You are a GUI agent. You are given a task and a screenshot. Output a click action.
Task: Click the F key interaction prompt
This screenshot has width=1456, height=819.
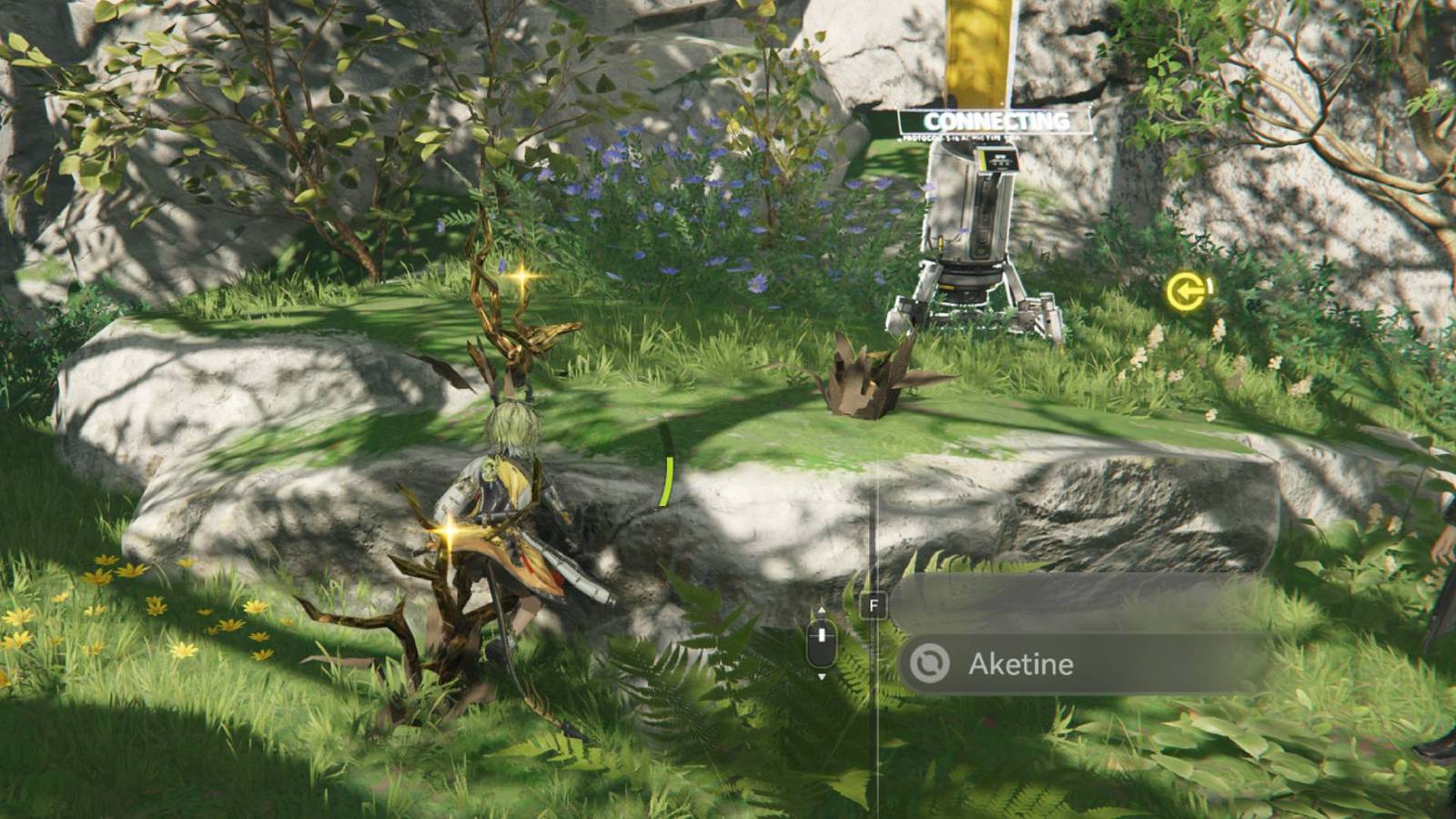pos(873,603)
